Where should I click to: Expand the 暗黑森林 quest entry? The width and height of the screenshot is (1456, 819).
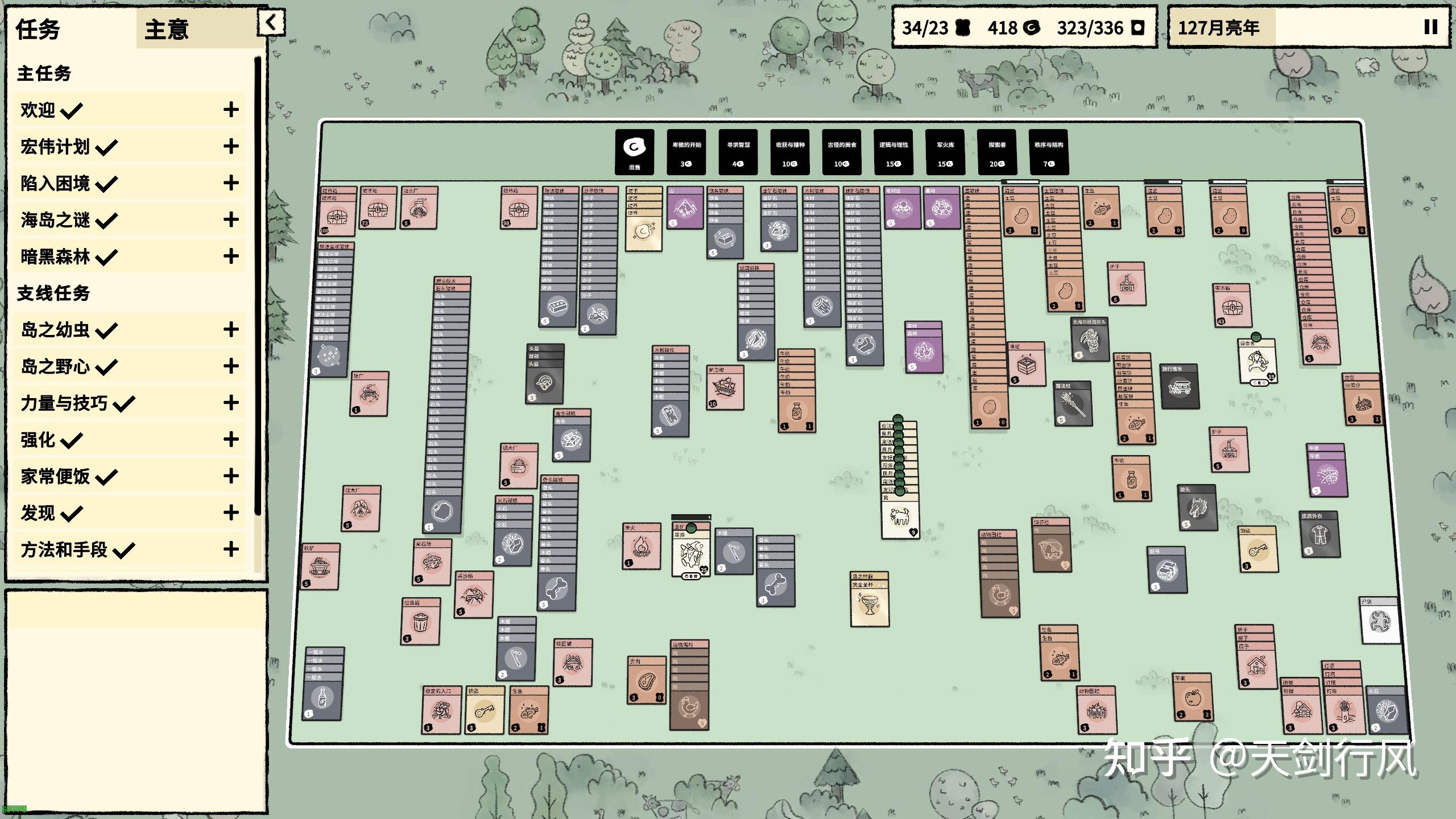[x=230, y=256]
